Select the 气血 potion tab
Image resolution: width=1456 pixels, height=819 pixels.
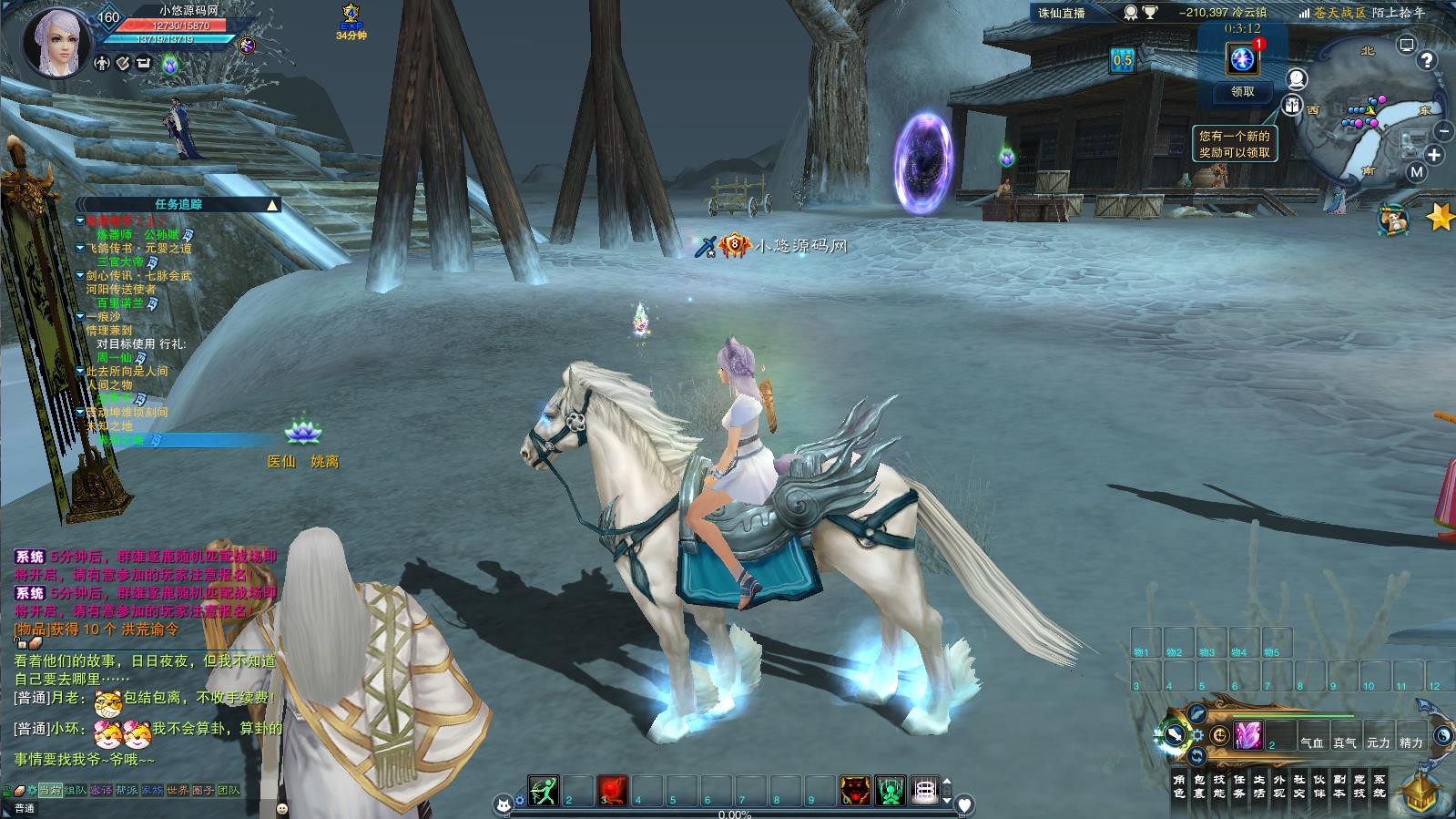[x=1312, y=742]
